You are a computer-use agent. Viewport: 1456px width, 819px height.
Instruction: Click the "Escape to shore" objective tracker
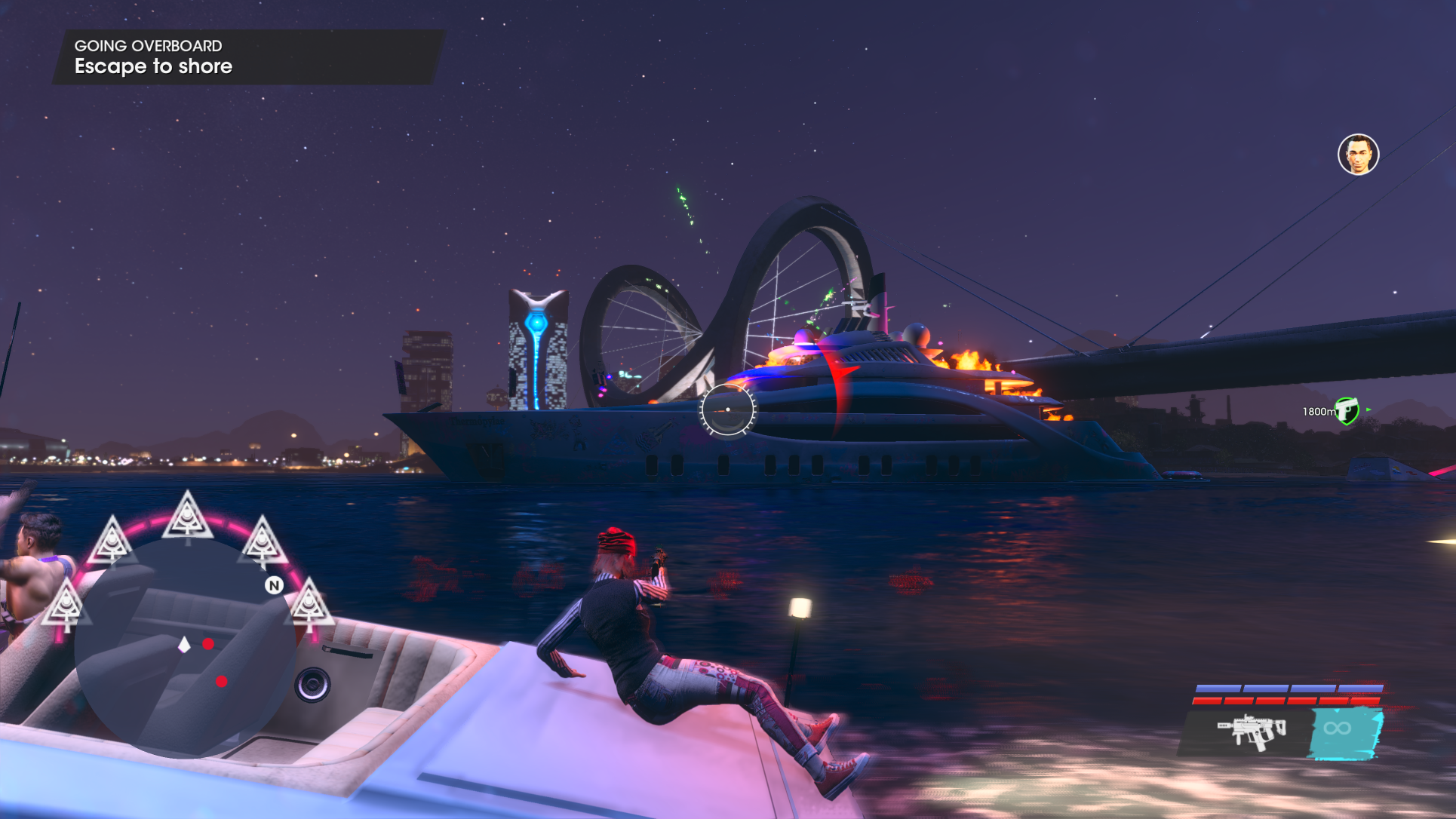coord(154,66)
